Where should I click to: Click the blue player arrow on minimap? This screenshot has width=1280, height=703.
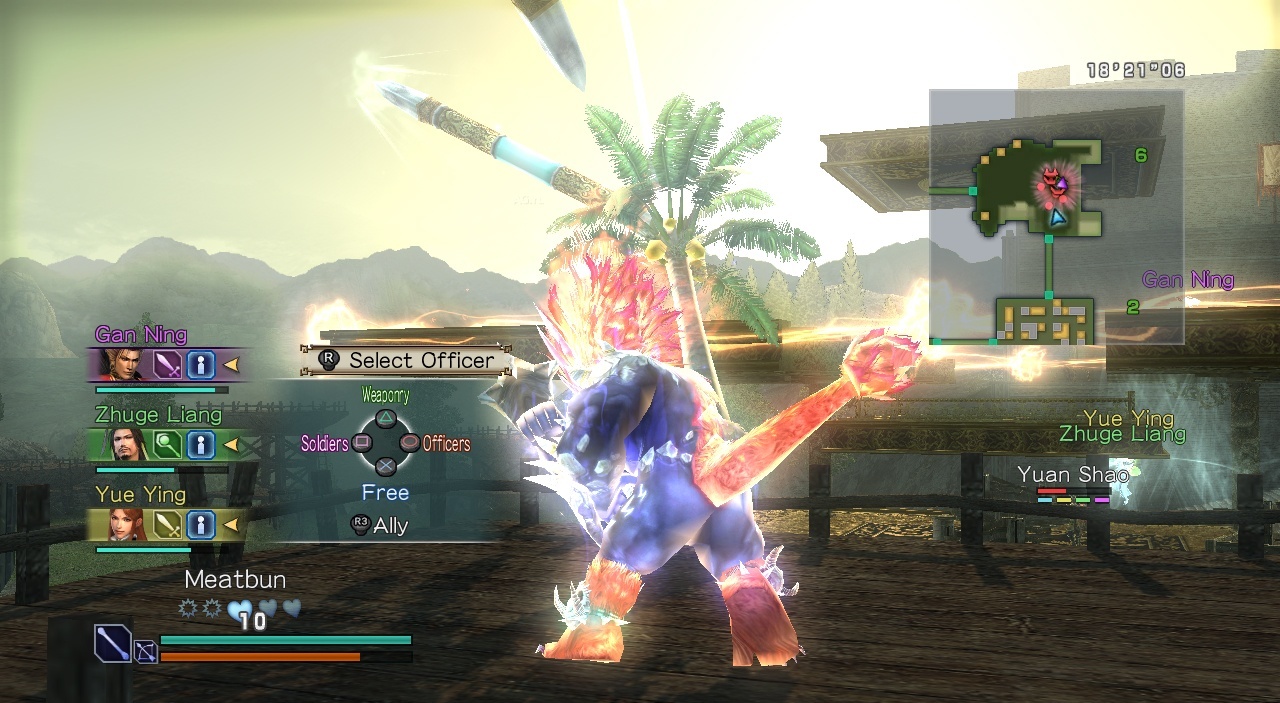click(x=1057, y=216)
